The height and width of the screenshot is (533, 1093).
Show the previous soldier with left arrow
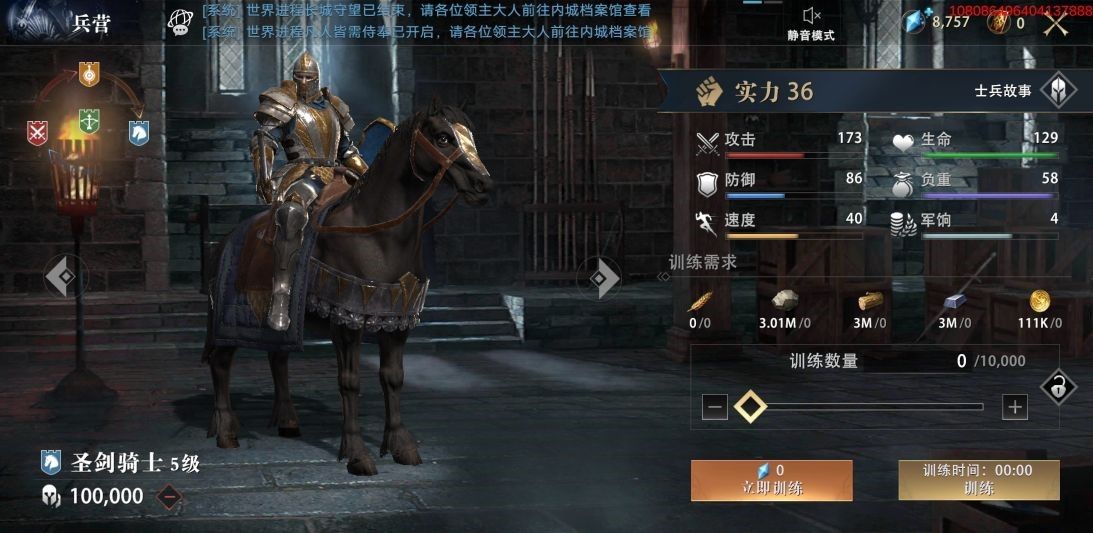coord(62,277)
